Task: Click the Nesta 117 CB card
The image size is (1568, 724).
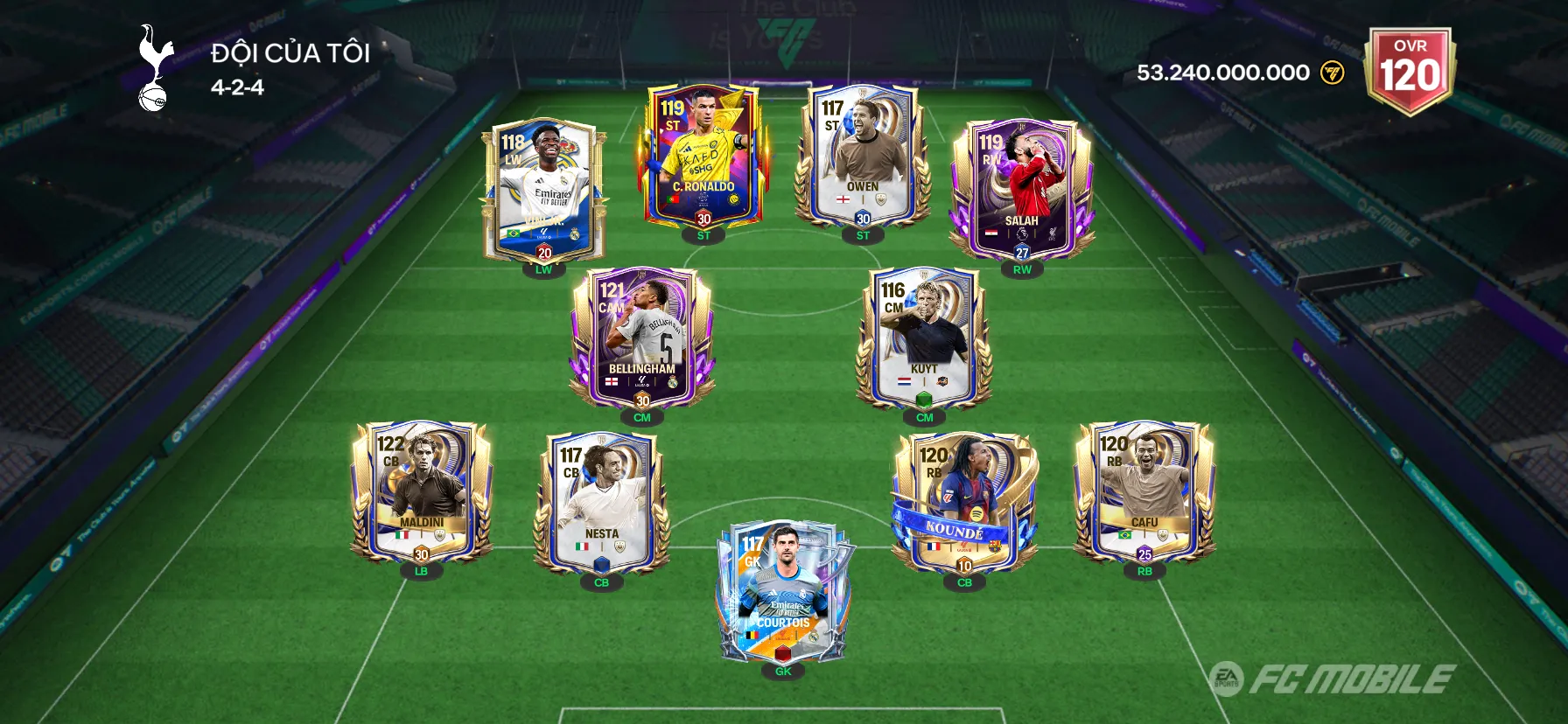Action: (601, 505)
